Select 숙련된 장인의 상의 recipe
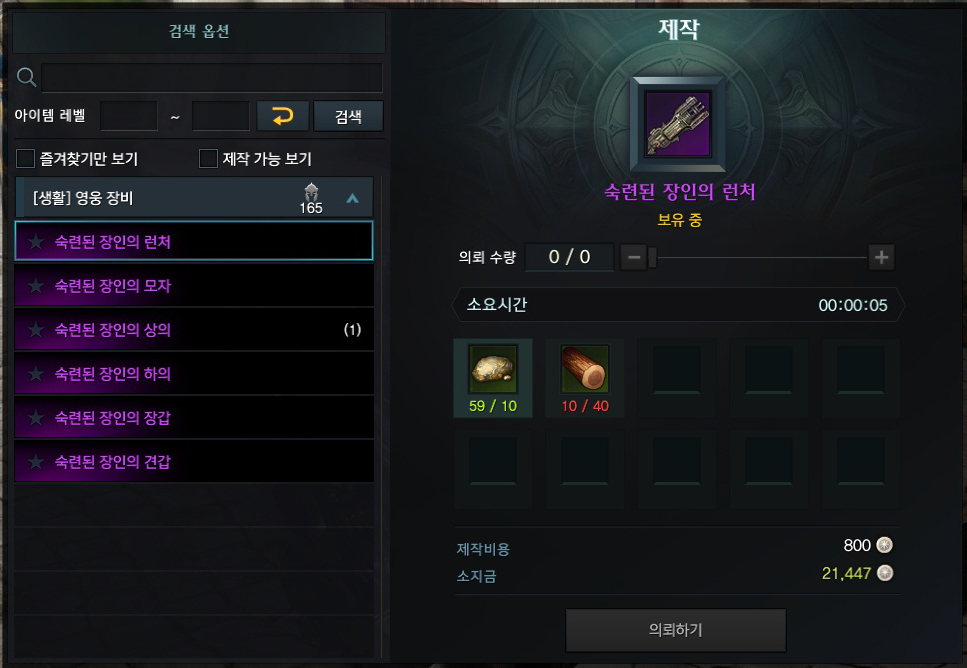This screenshot has height=668, width=967. [x=194, y=330]
